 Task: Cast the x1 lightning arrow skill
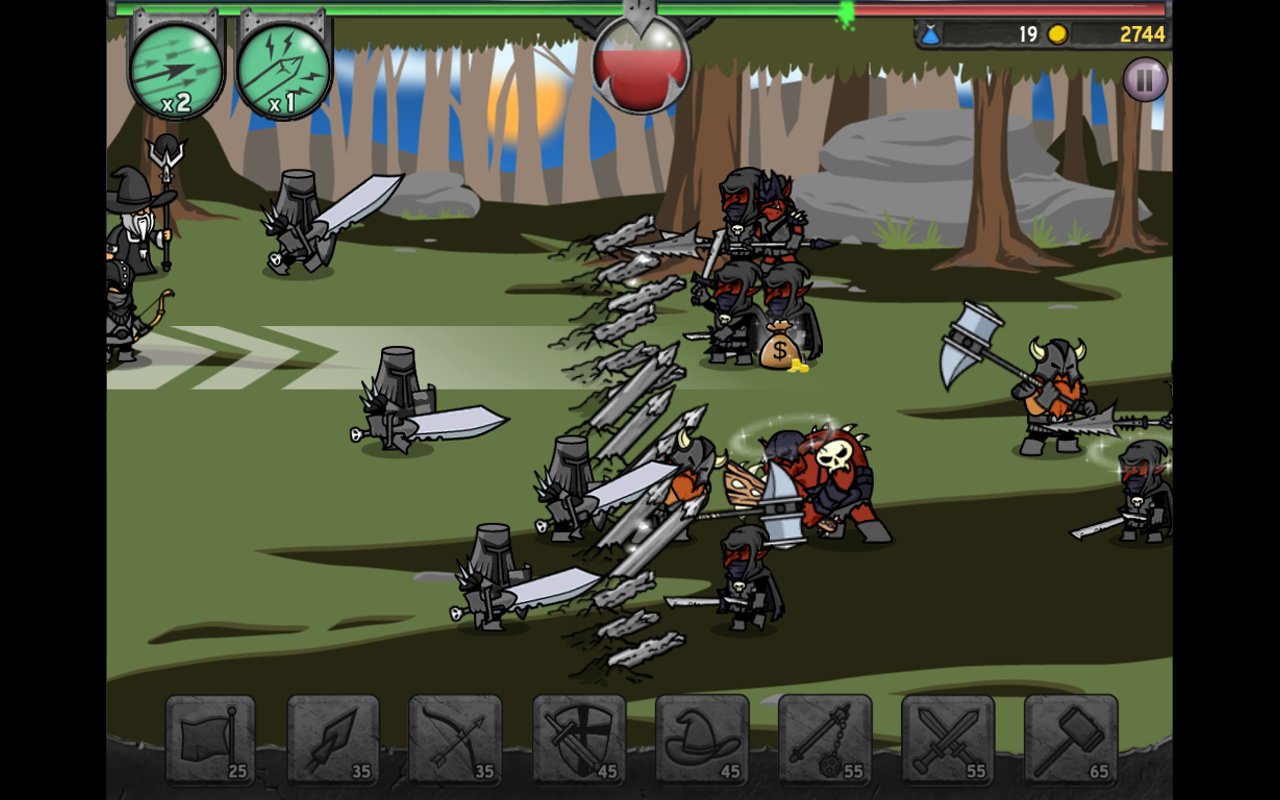click(x=283, y=70)
